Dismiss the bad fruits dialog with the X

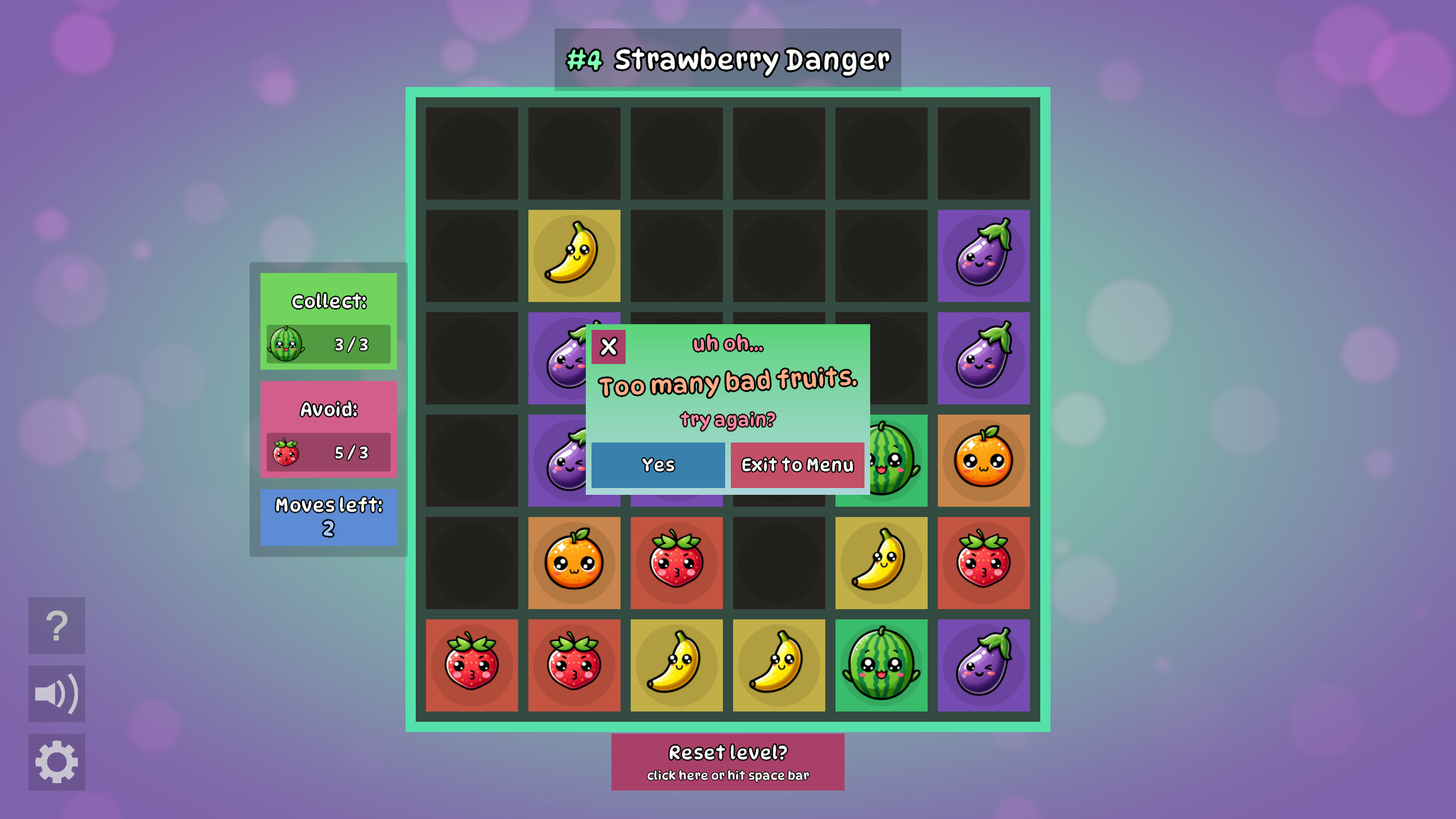(x=609, y=346)
